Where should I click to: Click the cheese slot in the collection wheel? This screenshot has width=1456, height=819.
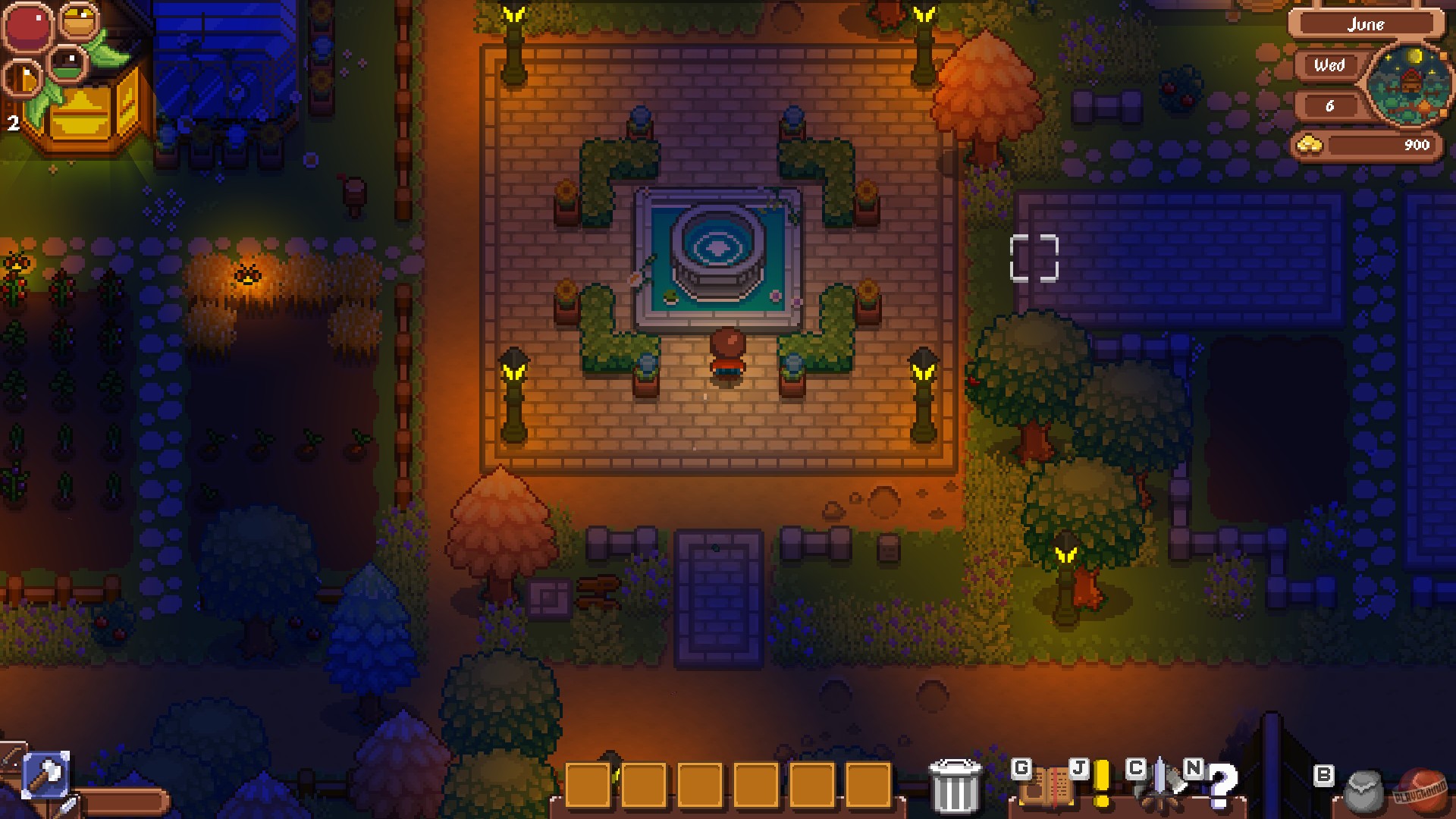(22, 79)
